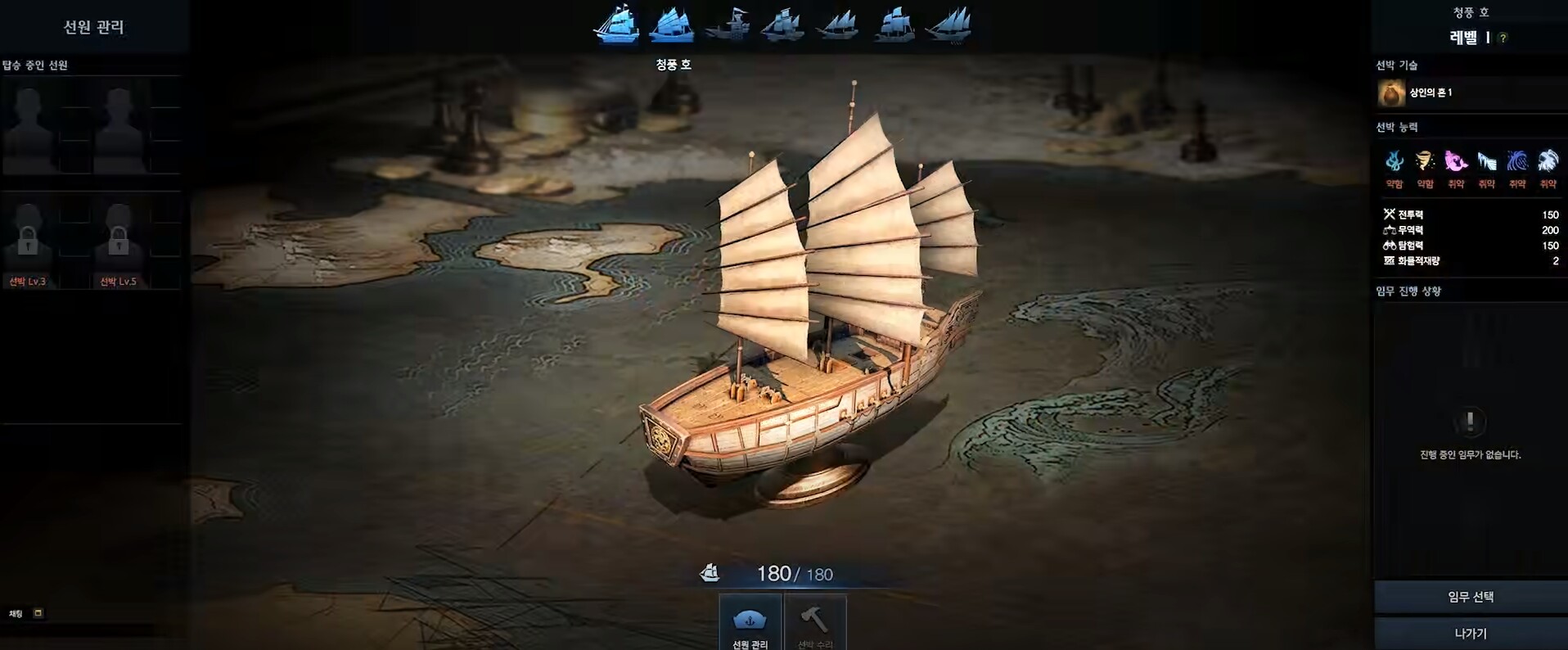Select the 선원 관리 anchor hat icon
Viewport: 1568px width, 650px height.
click(x=750, y=618)
